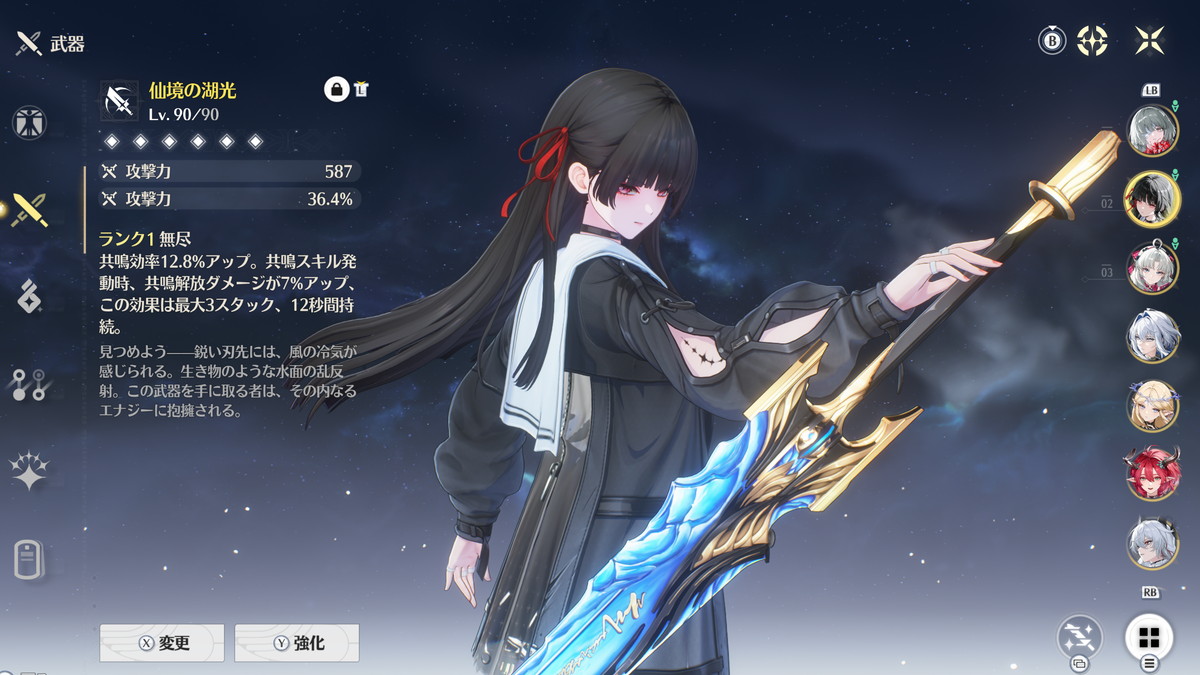The height and width of the screenshot is (675, 1200).
Task: Switch to the character overview tab
Action: click(29, 121)
